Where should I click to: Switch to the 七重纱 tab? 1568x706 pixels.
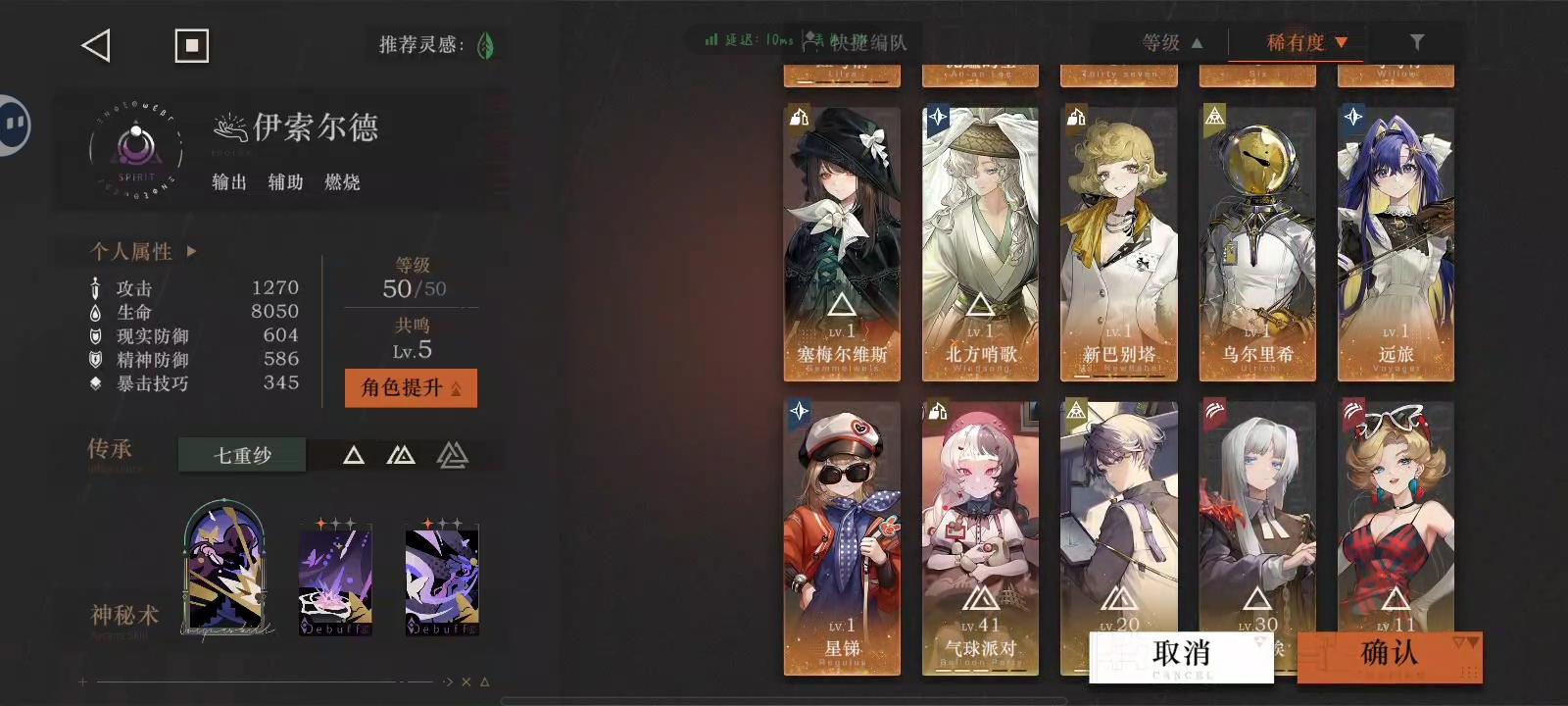(x=241, y=454)
